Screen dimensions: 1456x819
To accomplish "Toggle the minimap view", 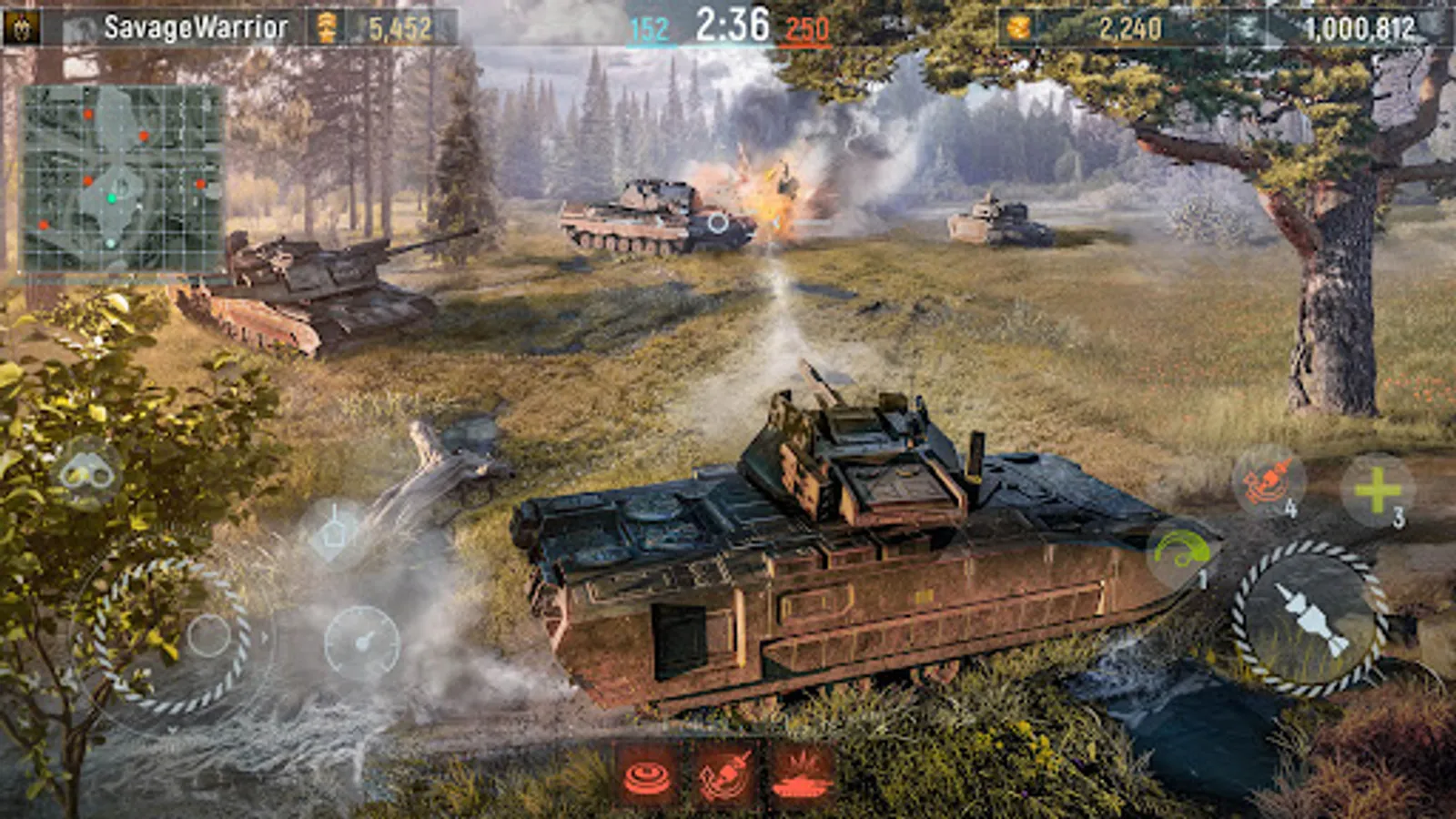I will pyautogui.click(x=123, y=177).
